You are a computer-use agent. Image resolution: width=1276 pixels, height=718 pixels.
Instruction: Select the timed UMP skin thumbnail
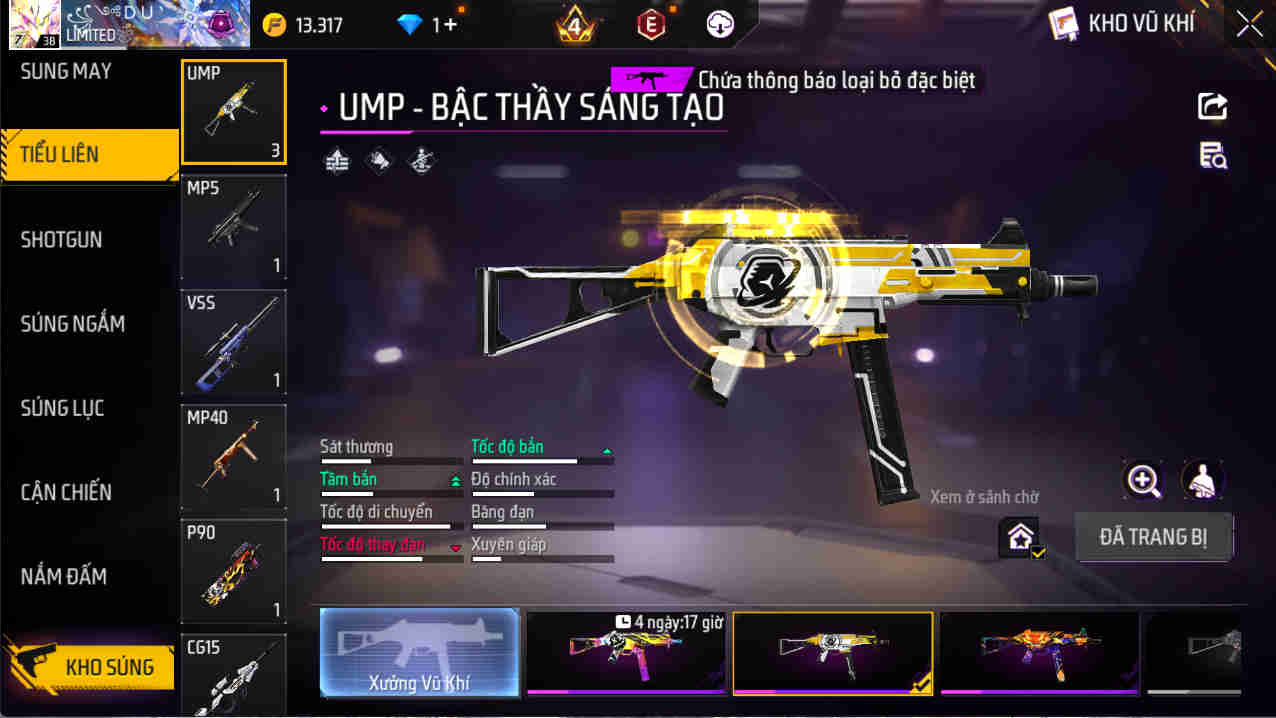(x=626, y=652)
